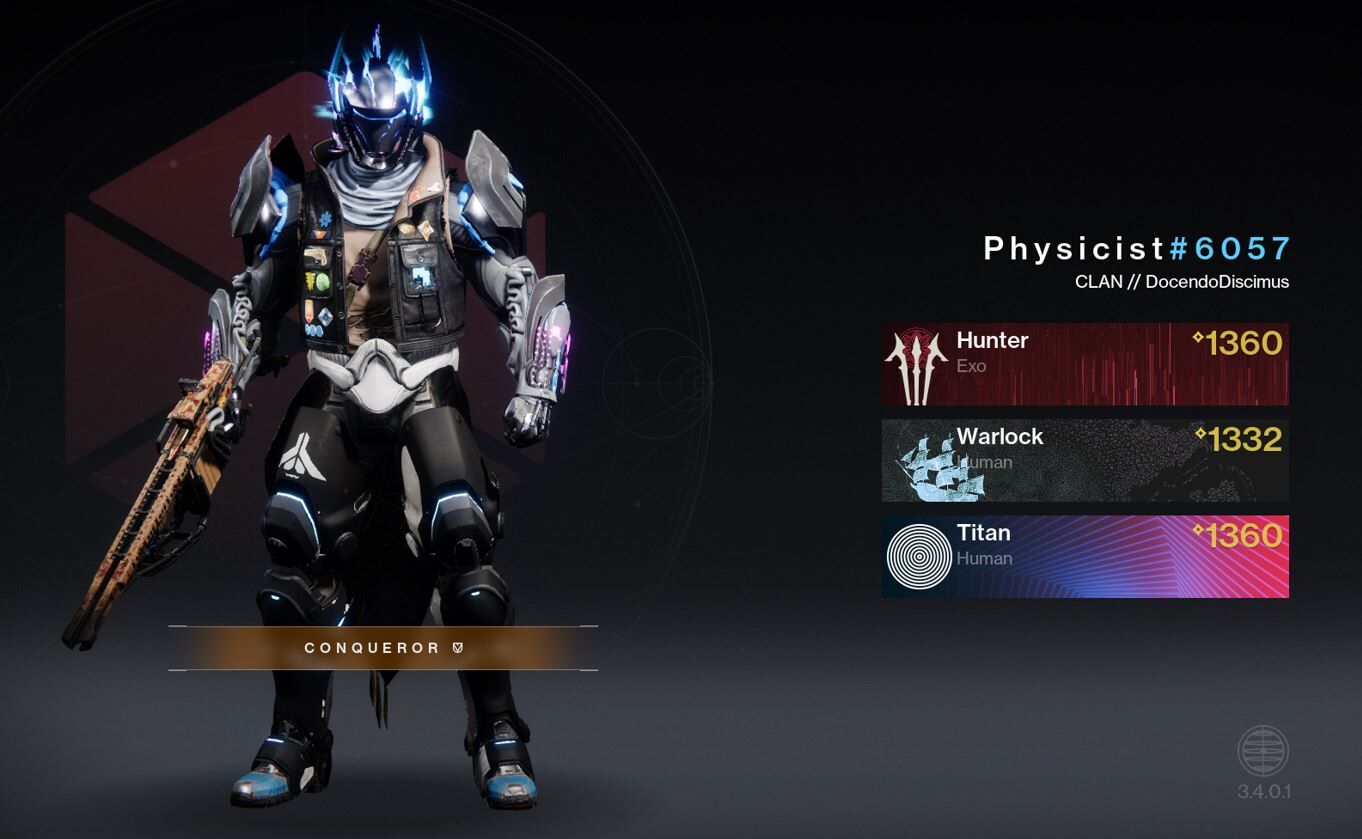
Task: Select the Hunter Exo character
Action: click(1085, 364)
